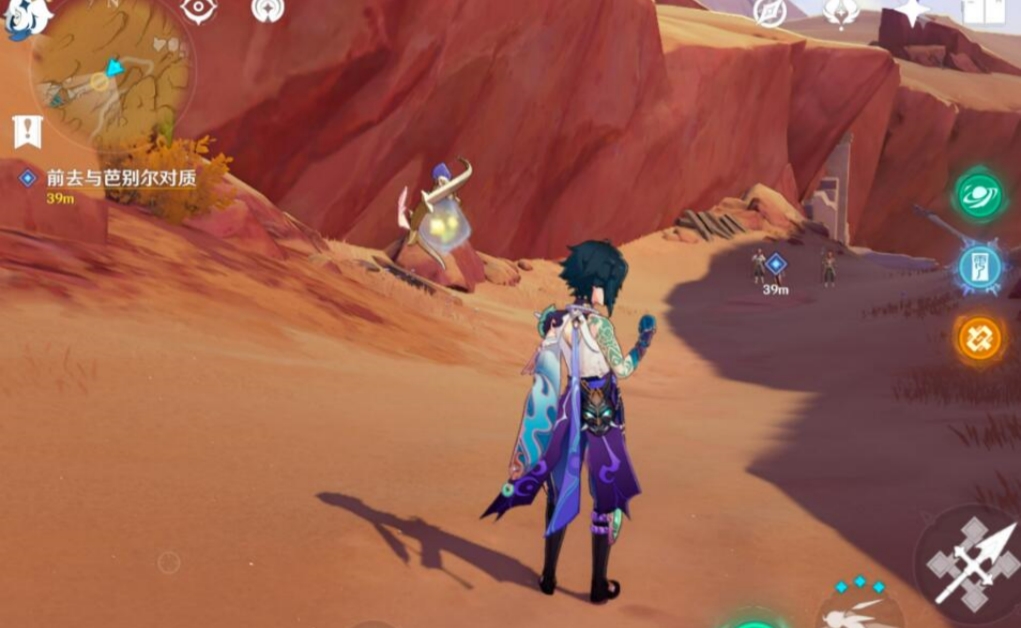Open the Wish four-point star icon
1021x628 pixels.
point(912,11)
